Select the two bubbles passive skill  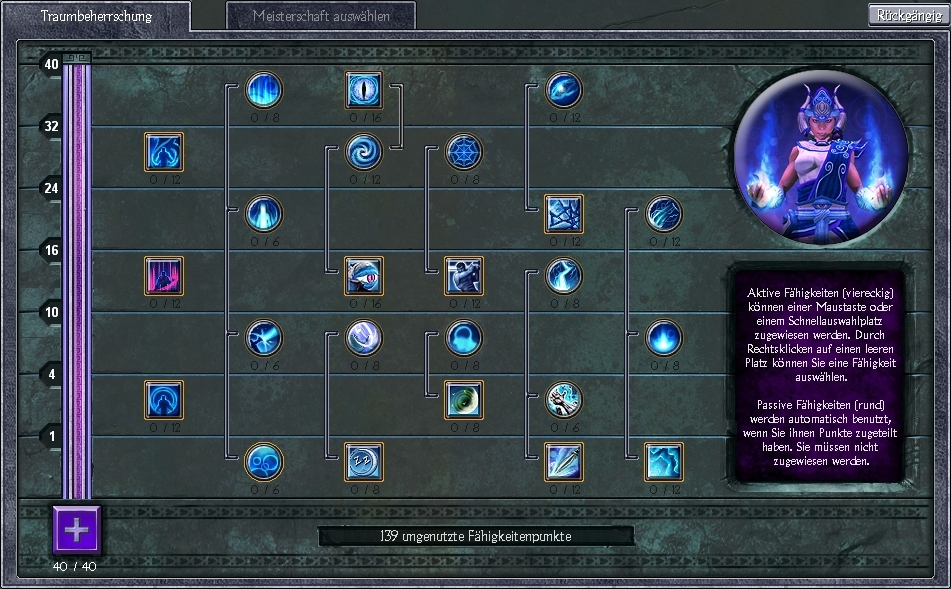coord(264,461)
